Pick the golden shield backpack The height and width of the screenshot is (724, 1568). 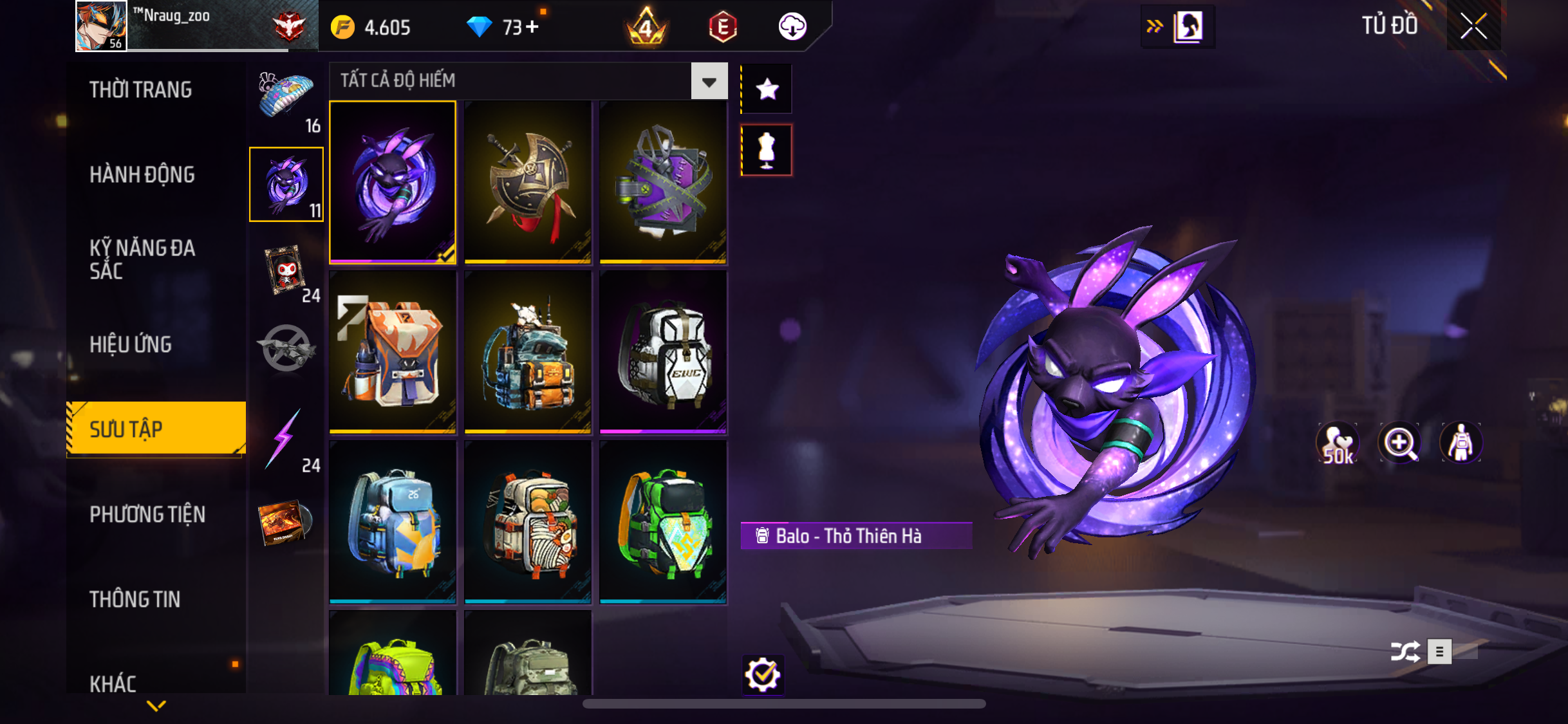pos(528,182)
